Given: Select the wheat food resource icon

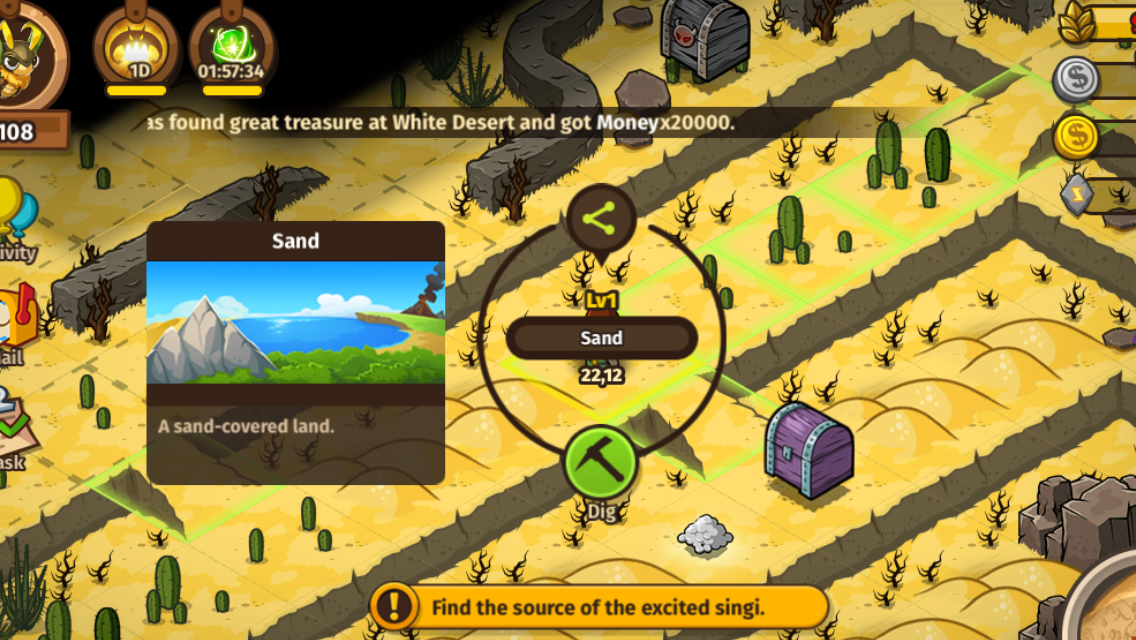Looking at the screenshot, I should coord(1078,24).
